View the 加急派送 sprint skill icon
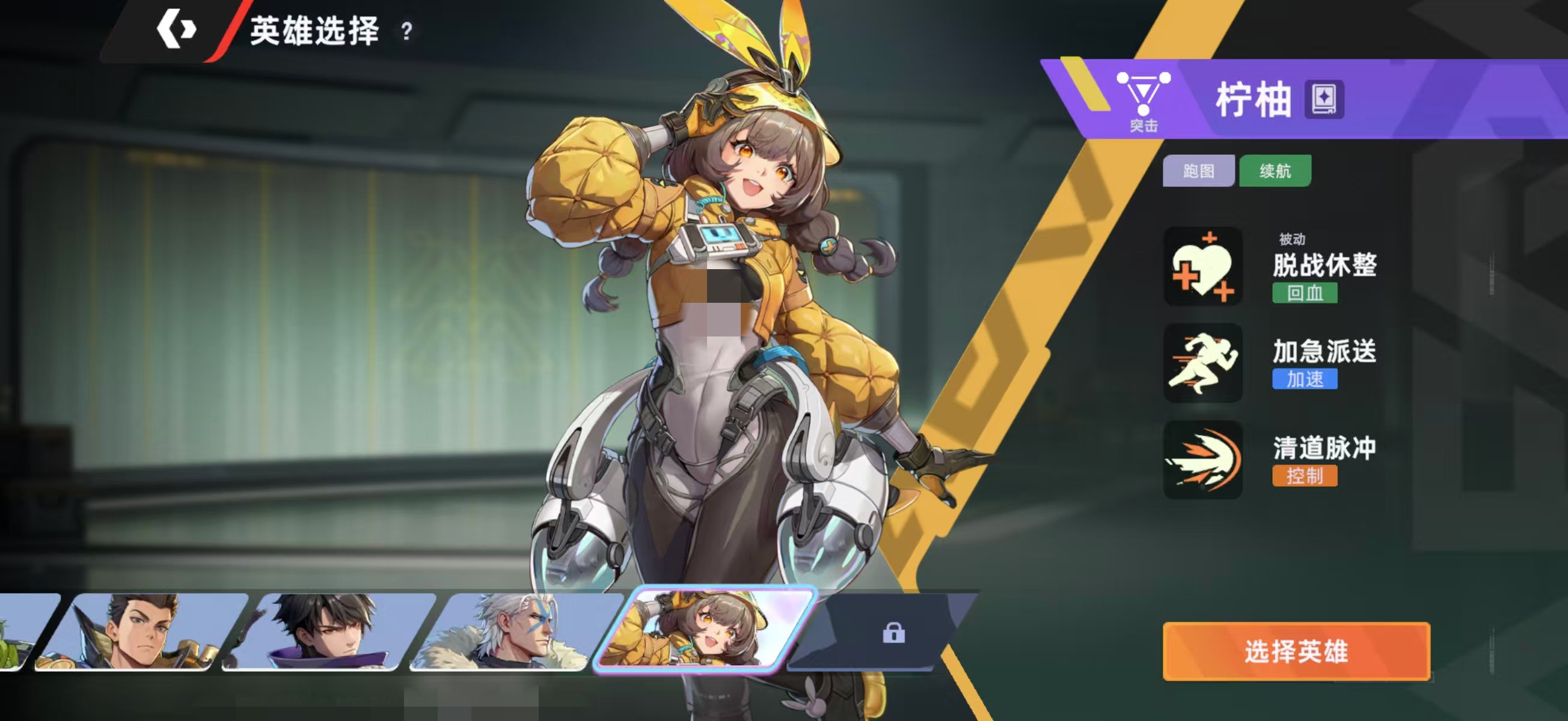Image resolution: width=1568 pixels, height=721 pixels. pyautogui.click(x=1203, y=364)
